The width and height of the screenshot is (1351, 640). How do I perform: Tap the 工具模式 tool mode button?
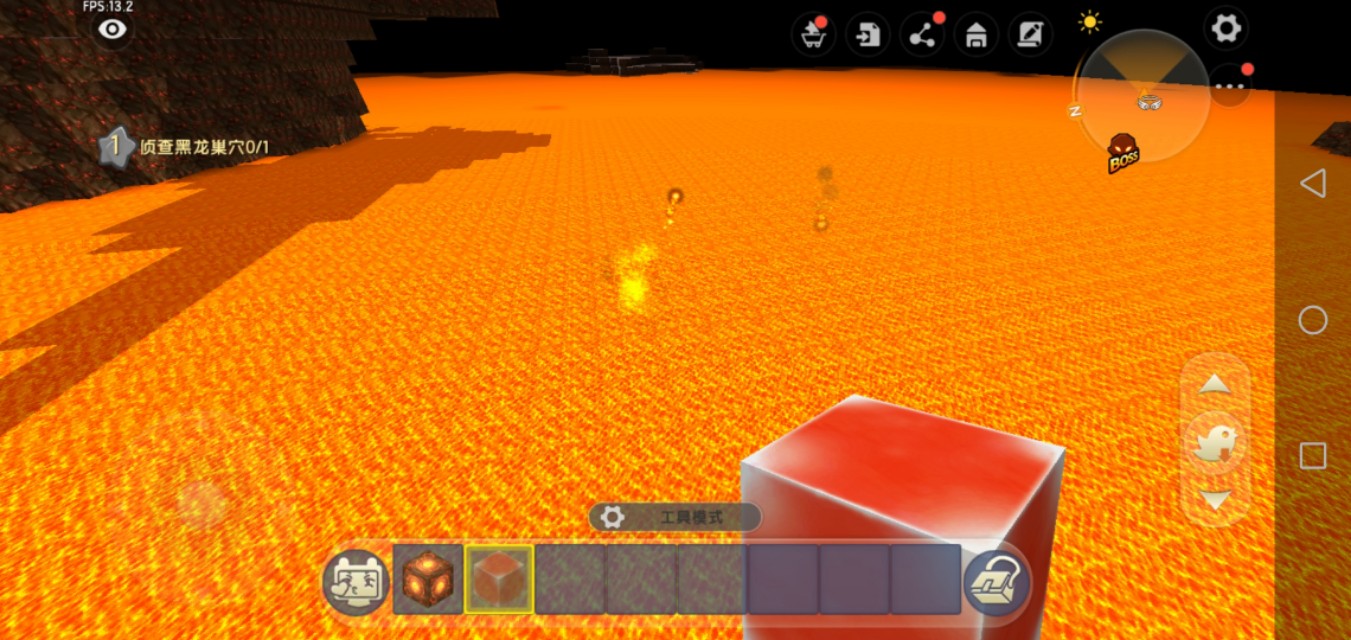point(675,517)
